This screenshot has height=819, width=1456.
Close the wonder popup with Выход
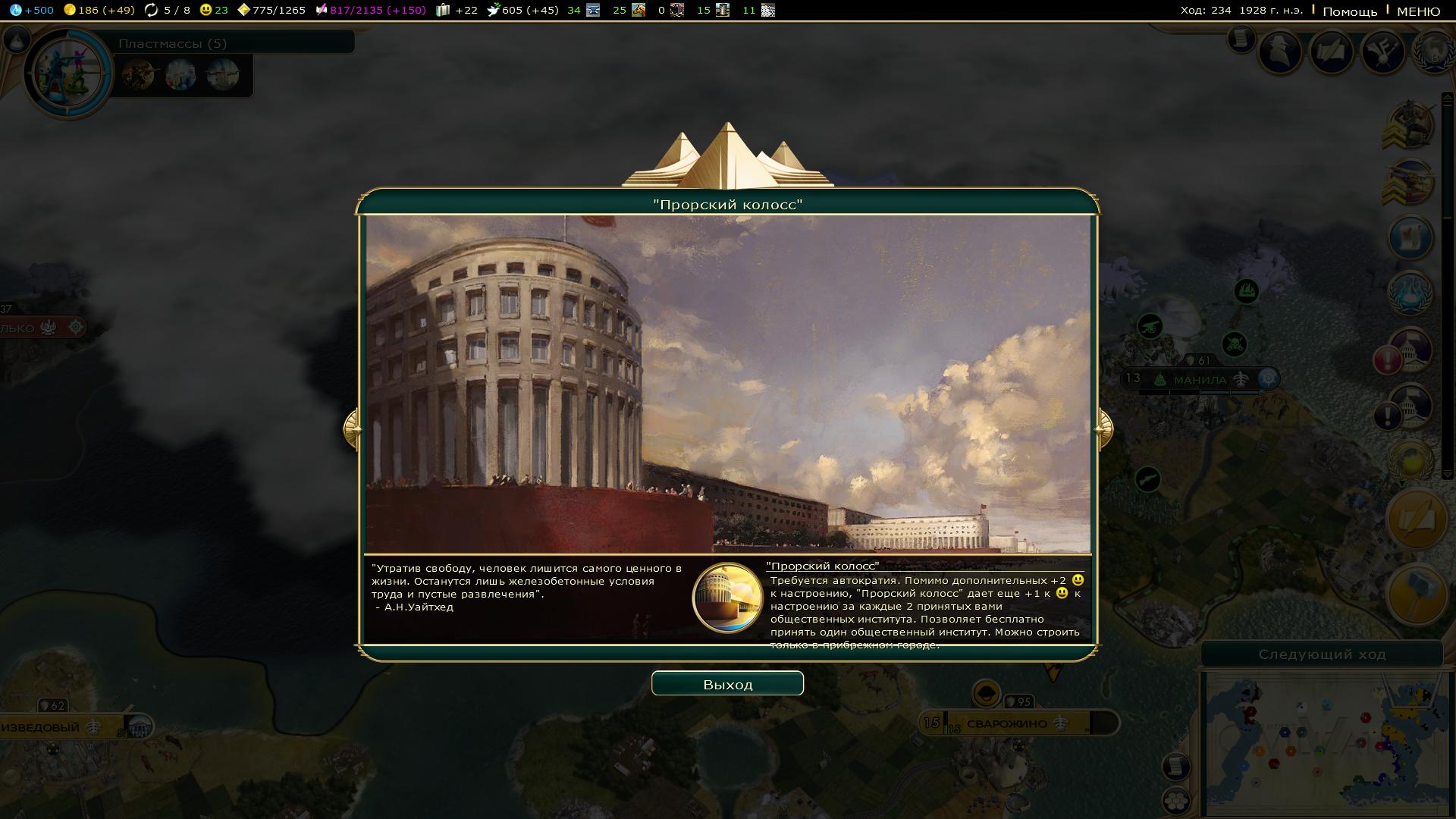[727, 684]
